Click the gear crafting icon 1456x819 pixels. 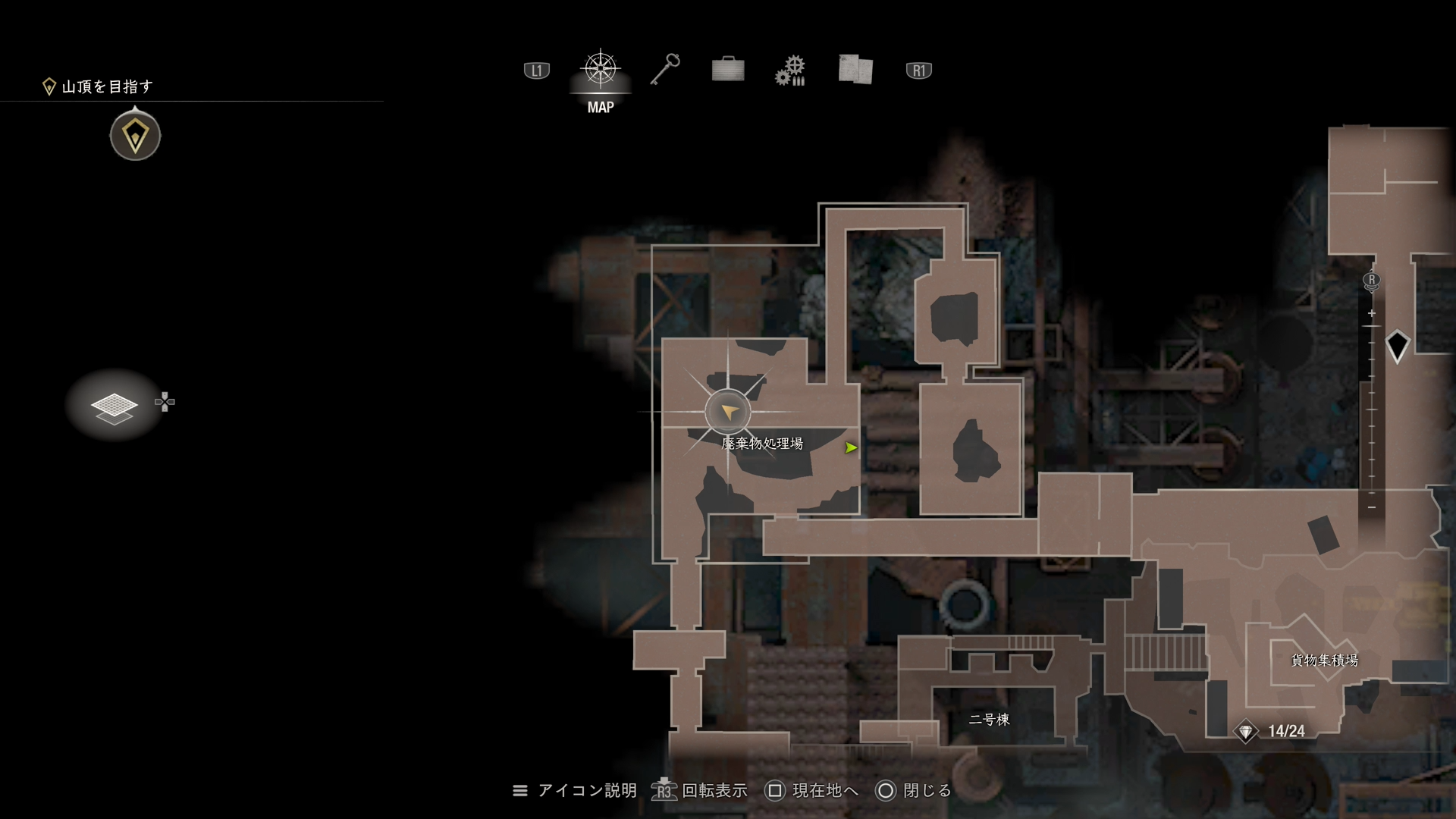click(x=791, y=70)
